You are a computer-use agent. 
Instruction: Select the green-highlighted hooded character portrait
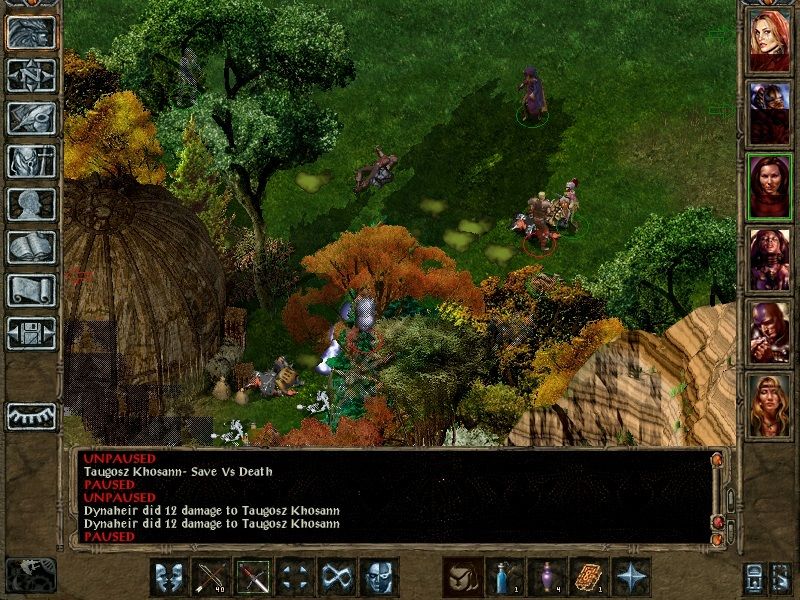pos(769,184)
